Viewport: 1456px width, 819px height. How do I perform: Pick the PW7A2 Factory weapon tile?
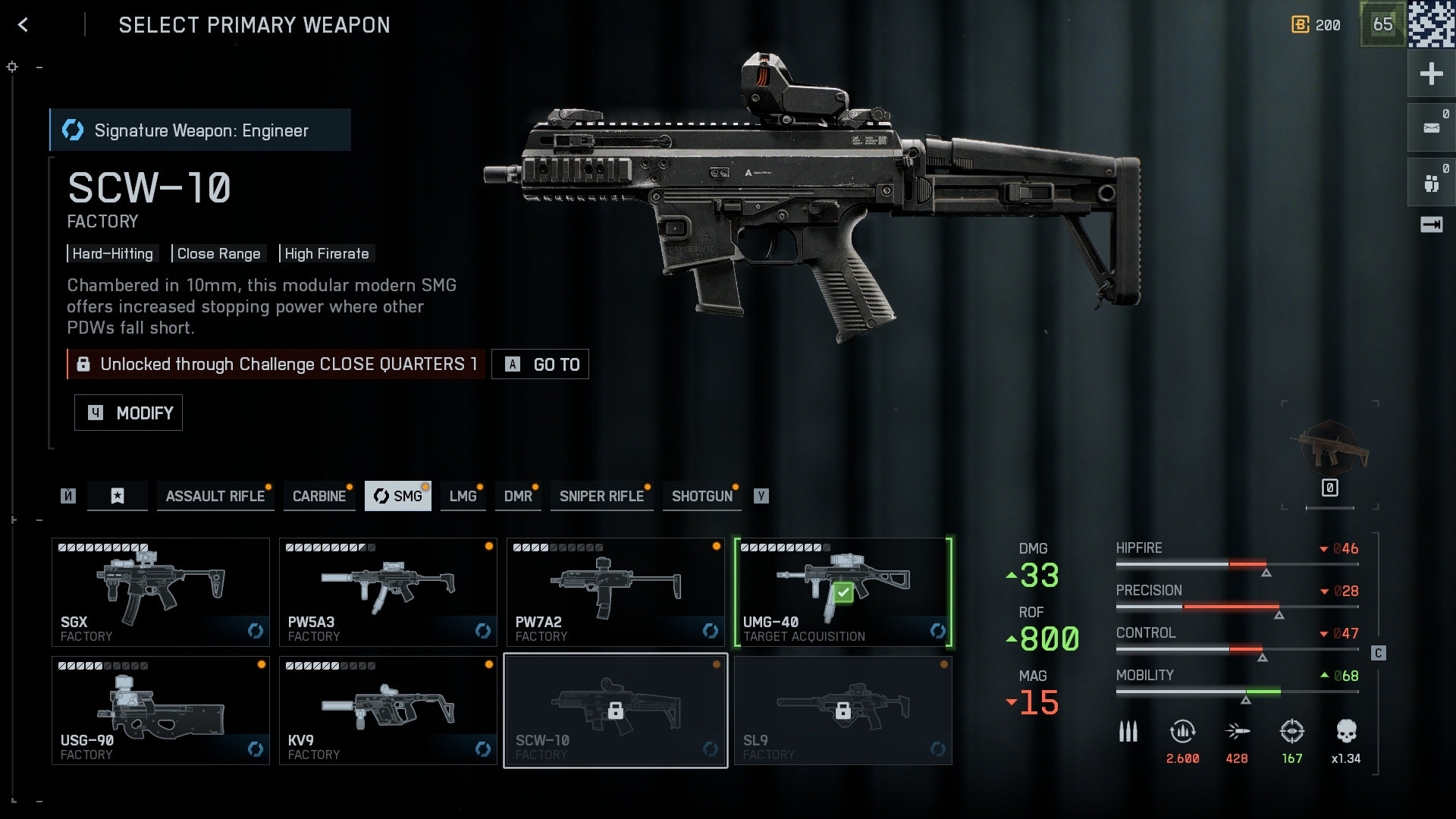coord(616,591)
